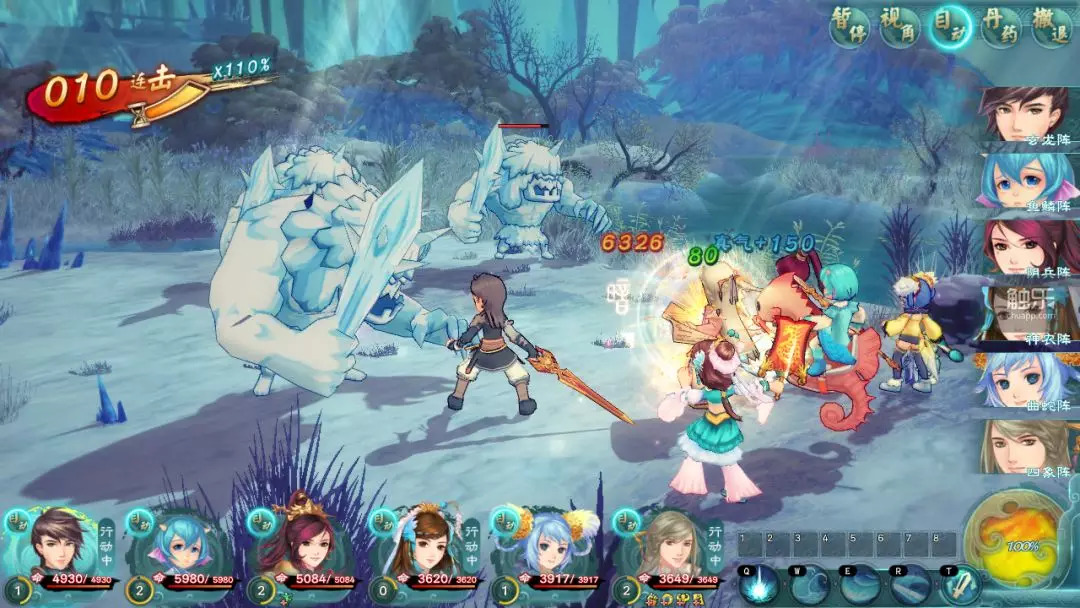Change camera view with the 视角 button

[x=900, y=26]
